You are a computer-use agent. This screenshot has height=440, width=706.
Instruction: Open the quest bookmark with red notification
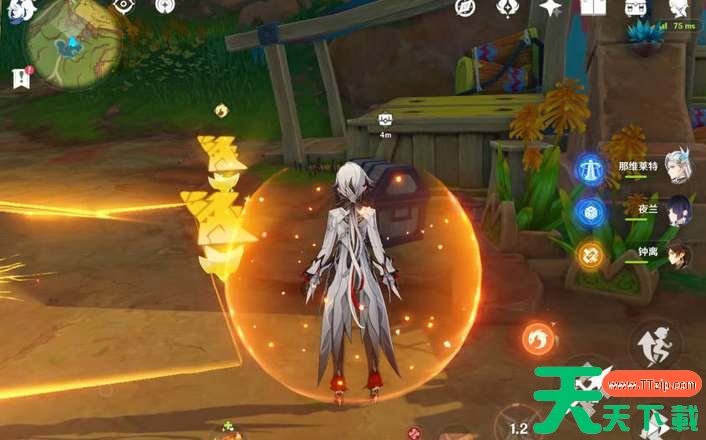[20, 77]
